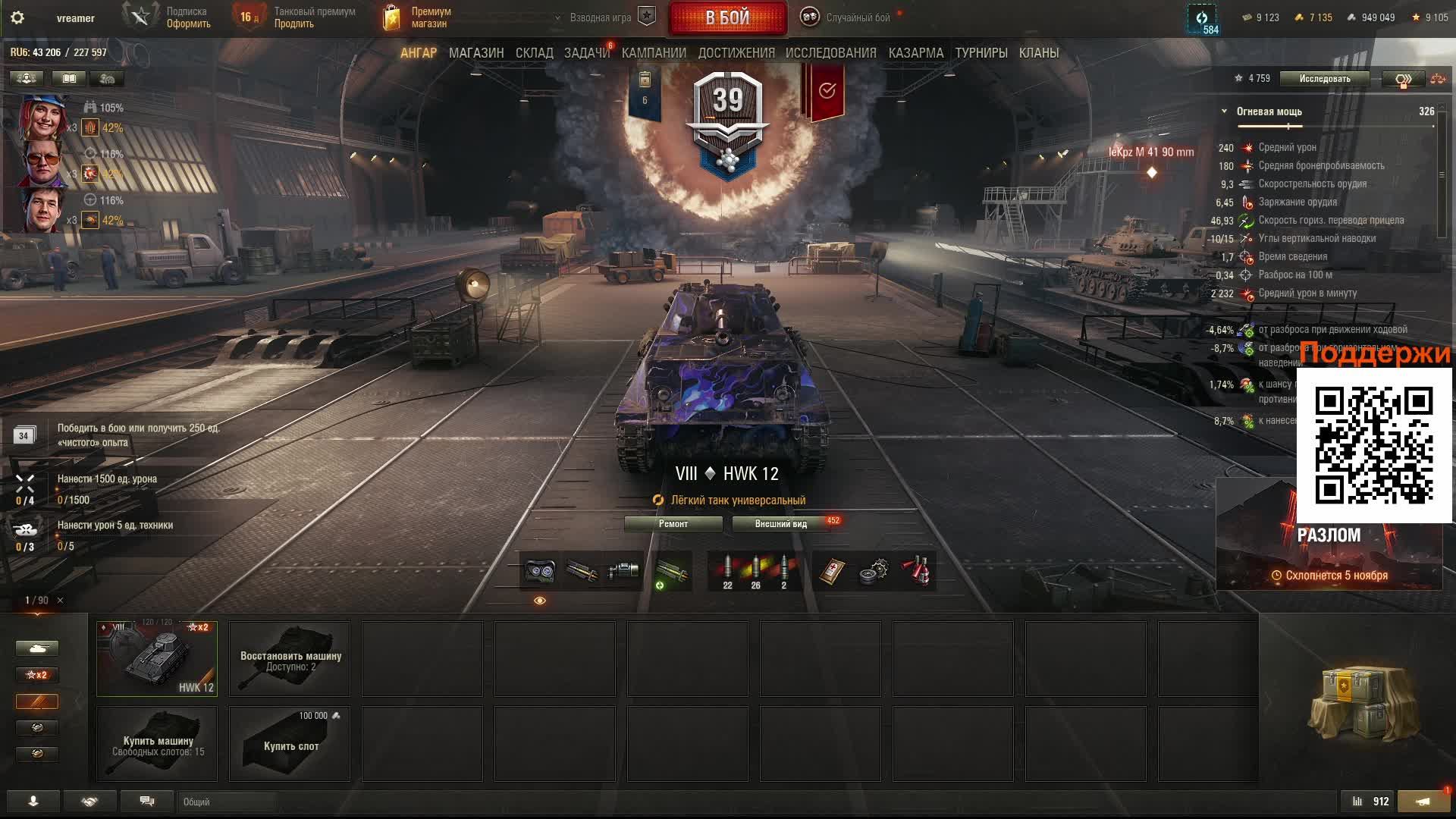Click the Общий chat channel field
The image size is (1456, 819).
(227, 802)
